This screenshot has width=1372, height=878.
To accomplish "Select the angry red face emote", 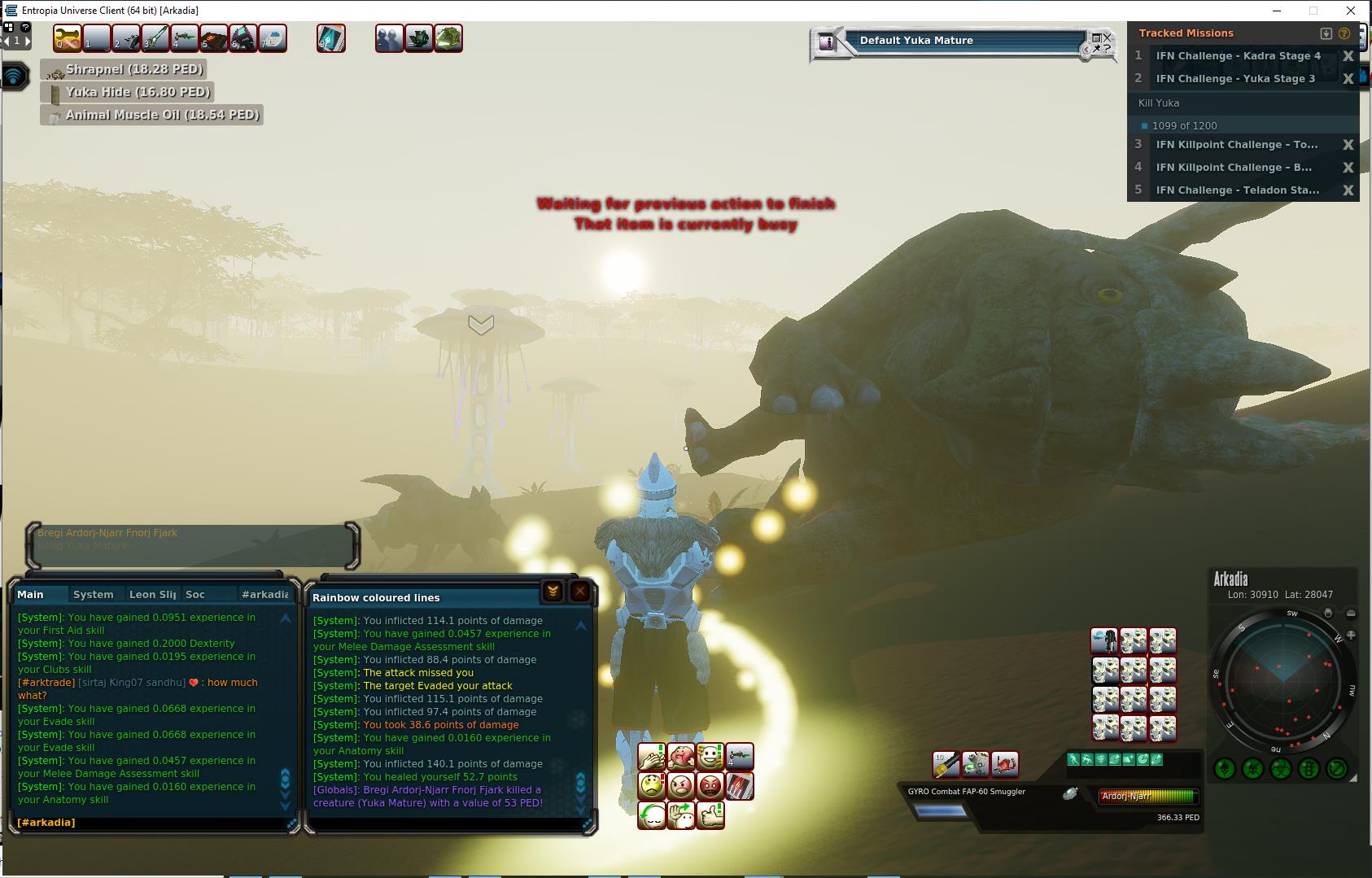I will pos(710,786).
